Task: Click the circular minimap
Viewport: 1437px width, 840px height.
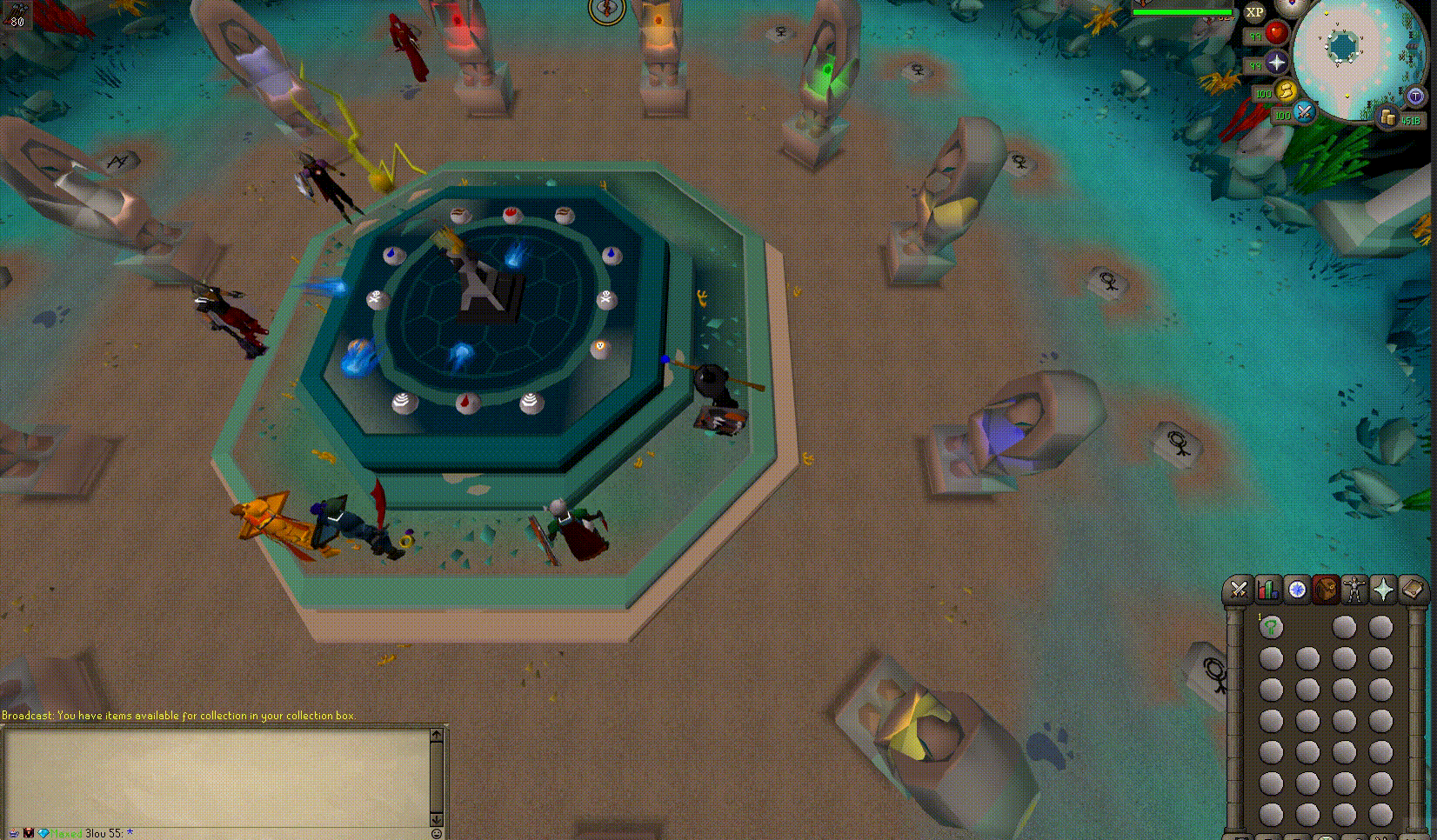Action: pos(1345,54)
